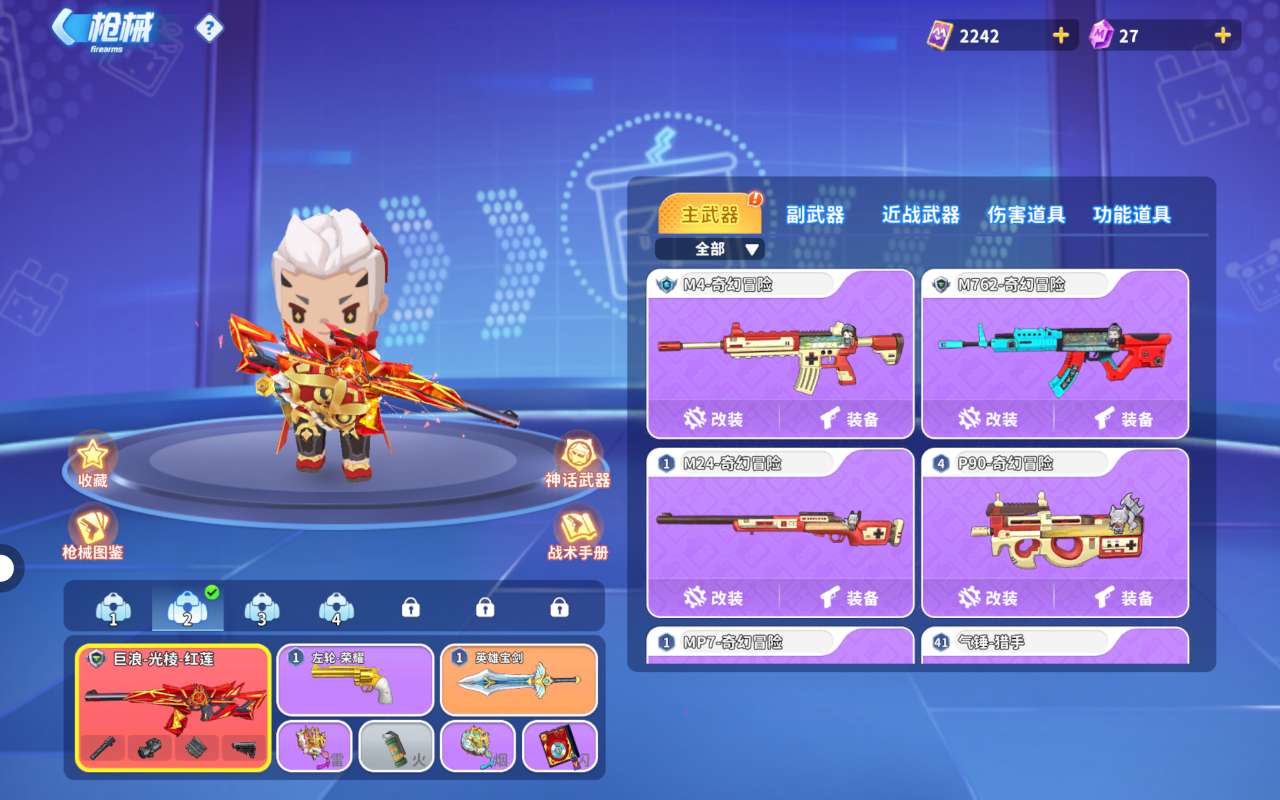The image size is (1280, 800).
Task: Open the 功能道具 tab
Action: (1132, 215)
